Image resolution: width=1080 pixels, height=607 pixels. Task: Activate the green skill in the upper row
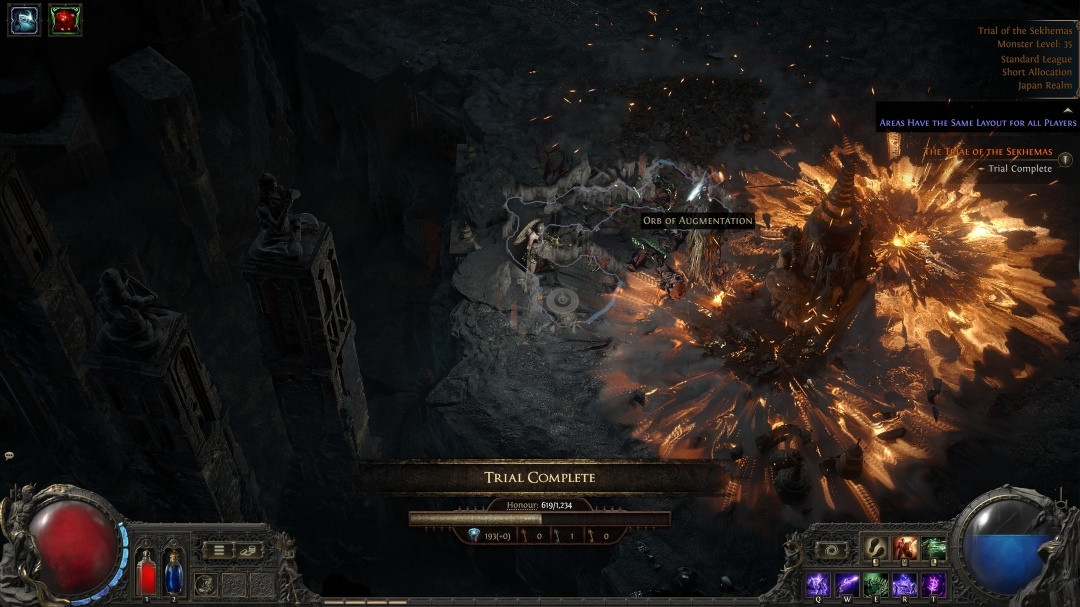click(x=934, y=548)
